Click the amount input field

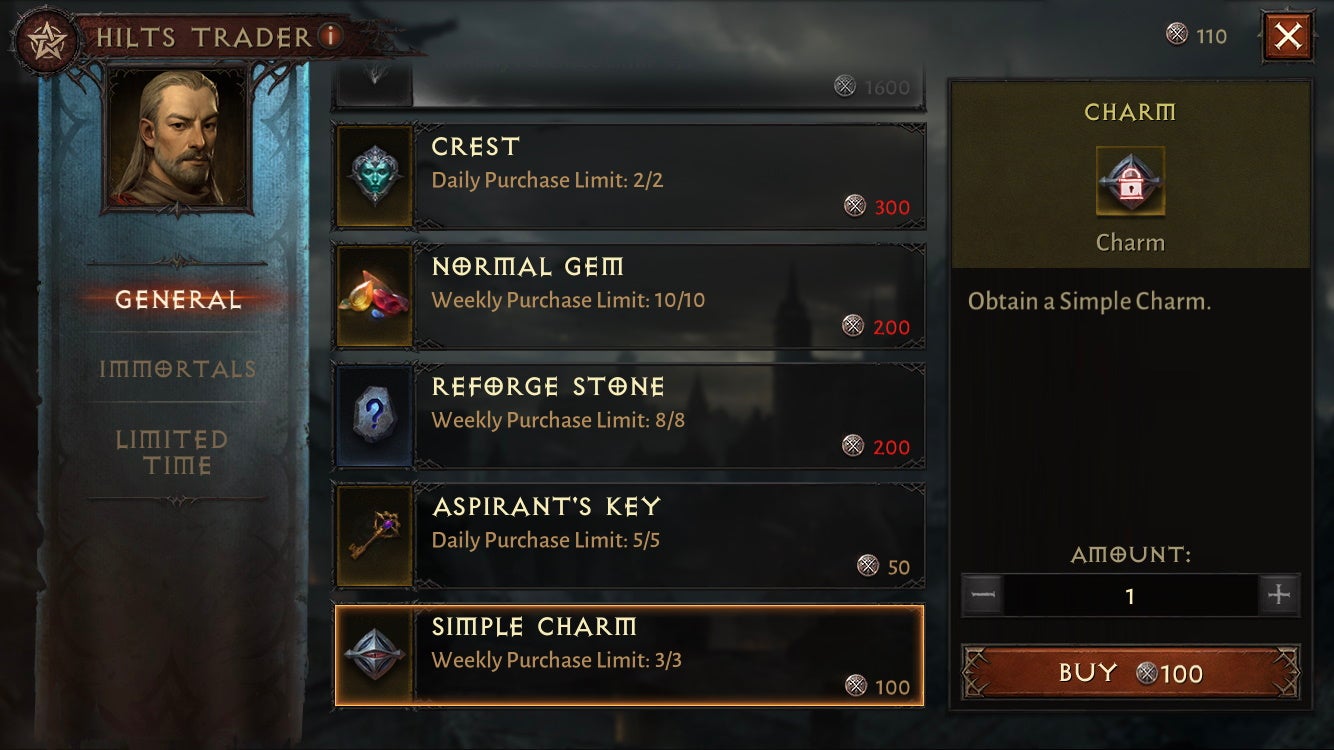click(x=1129, y=595)
